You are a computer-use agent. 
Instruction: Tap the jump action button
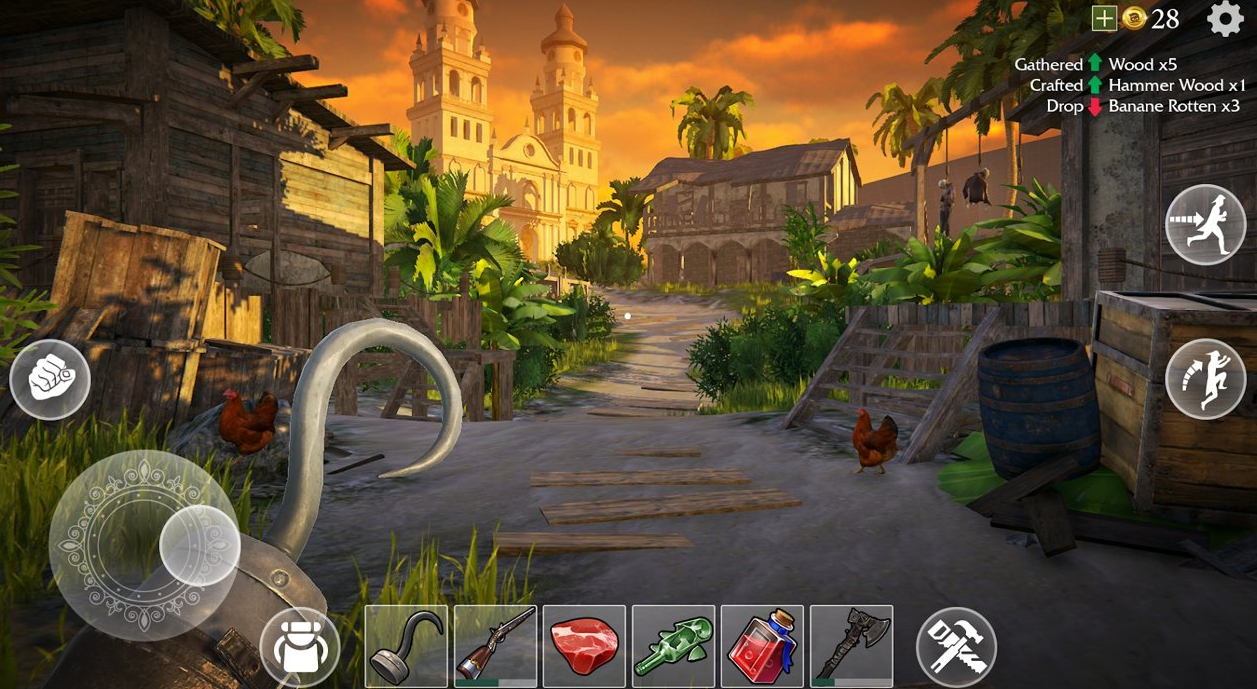point(1205,379)
